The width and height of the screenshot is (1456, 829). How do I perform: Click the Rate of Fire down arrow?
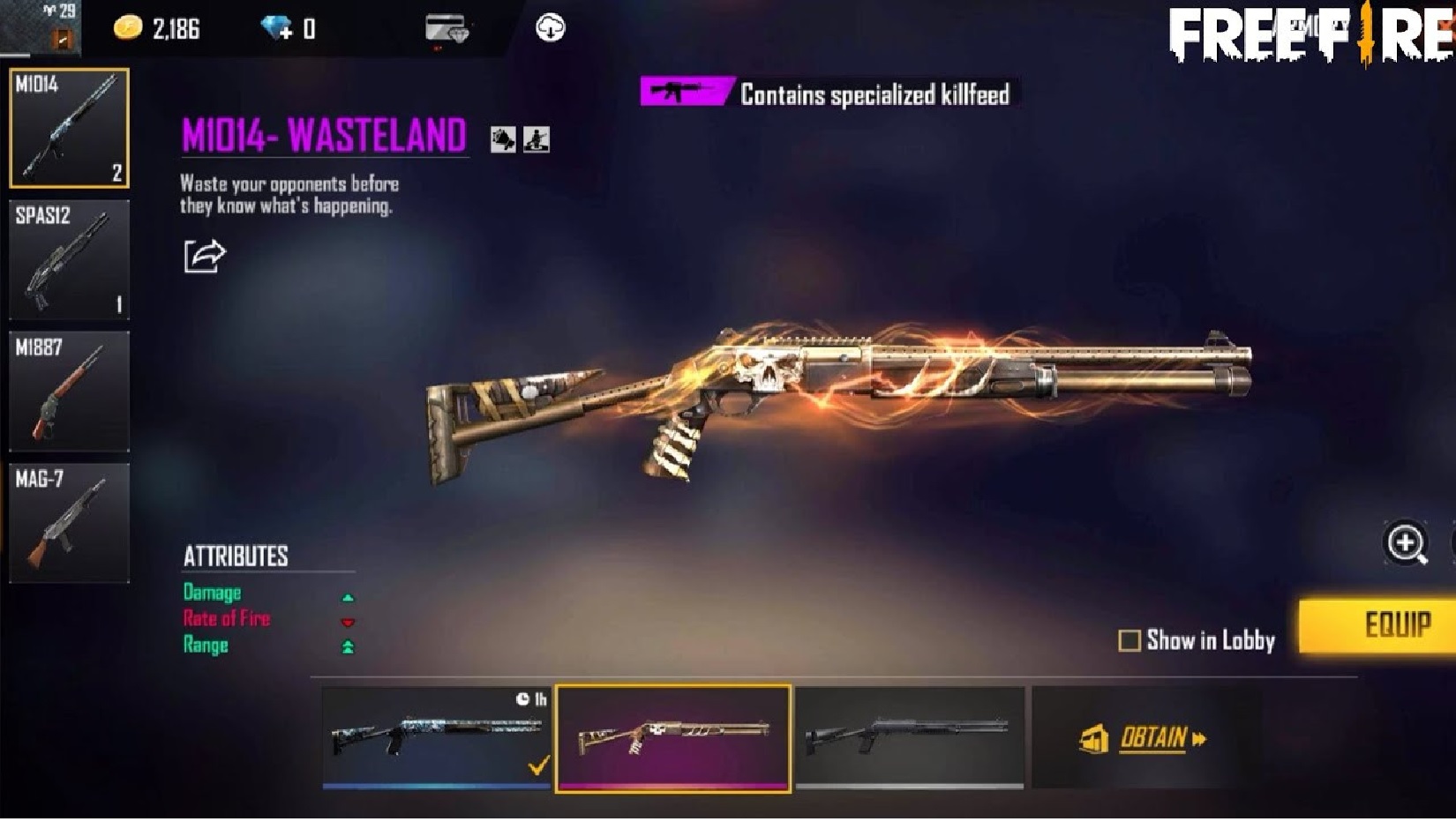pyautogui.click(x=349, y=621)
